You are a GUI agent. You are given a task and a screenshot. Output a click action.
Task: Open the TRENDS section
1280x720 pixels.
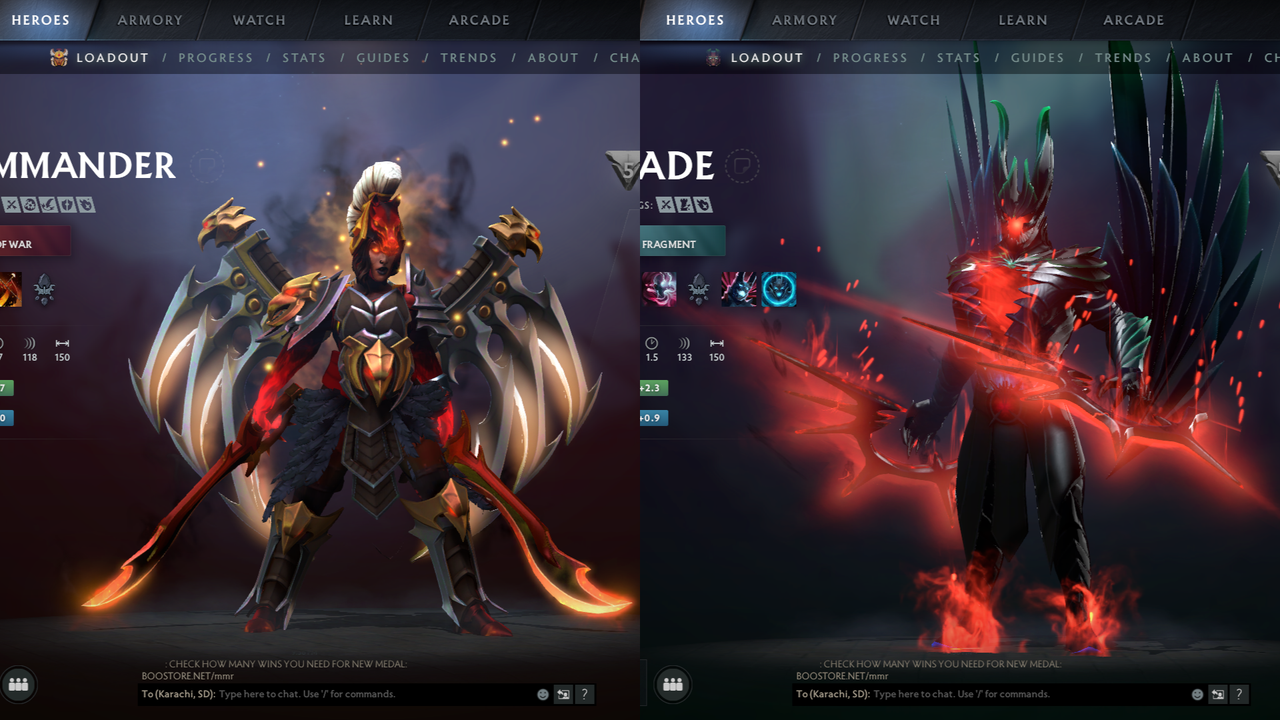(x=469, y=57)
